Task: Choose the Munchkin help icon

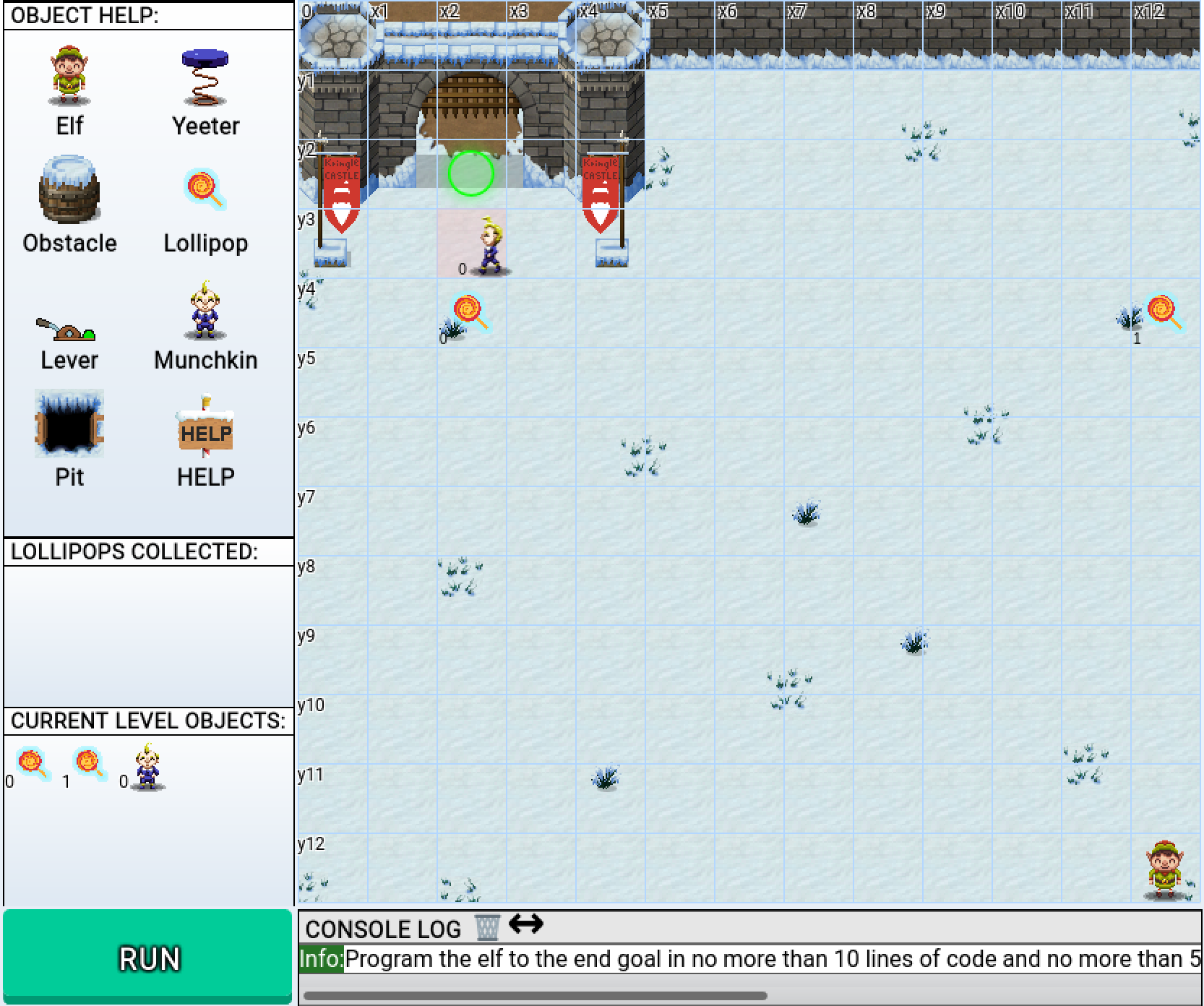Action: click(x=205, y=311)
